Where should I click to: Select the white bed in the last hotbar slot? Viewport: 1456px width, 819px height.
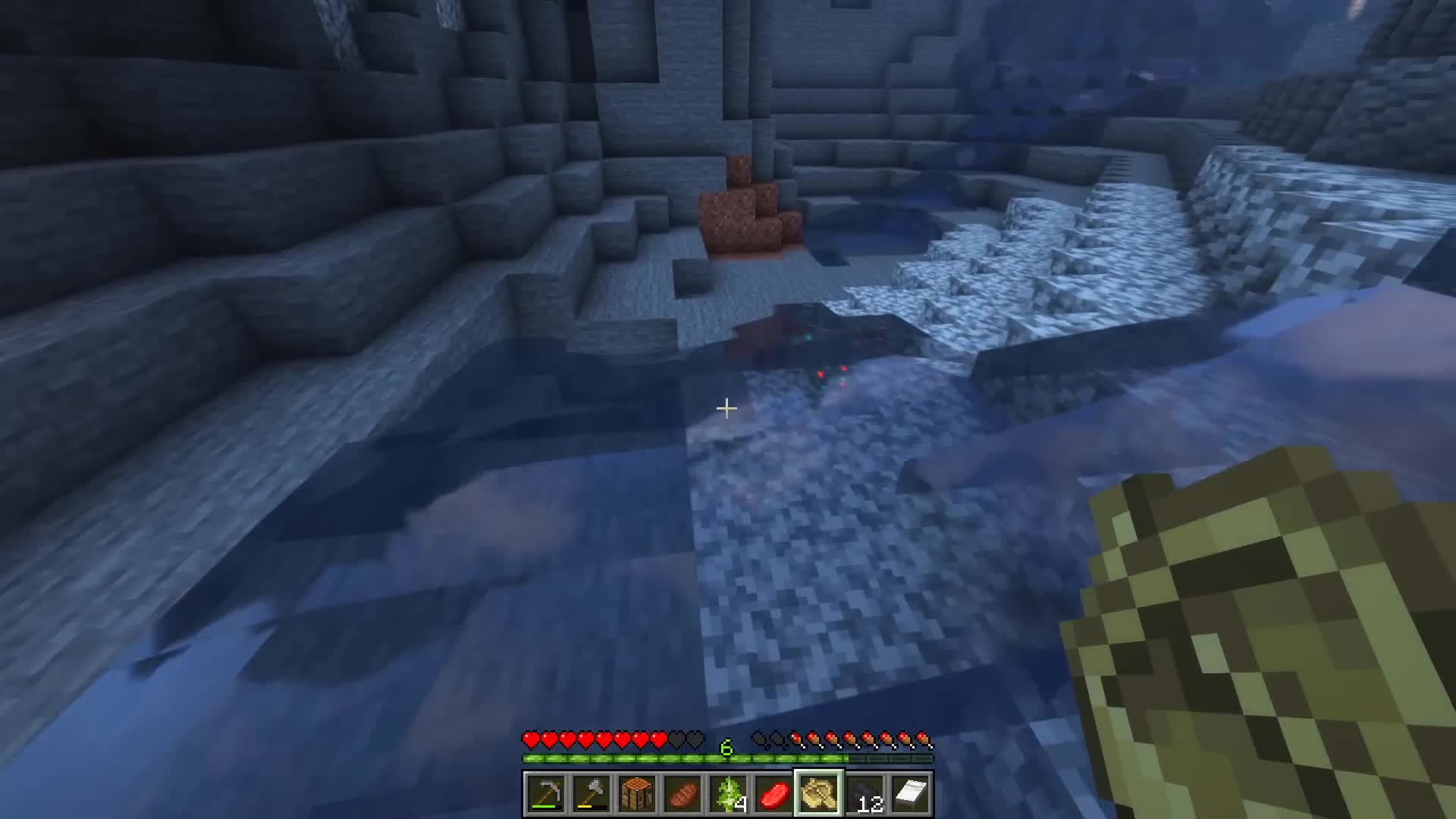912,792
